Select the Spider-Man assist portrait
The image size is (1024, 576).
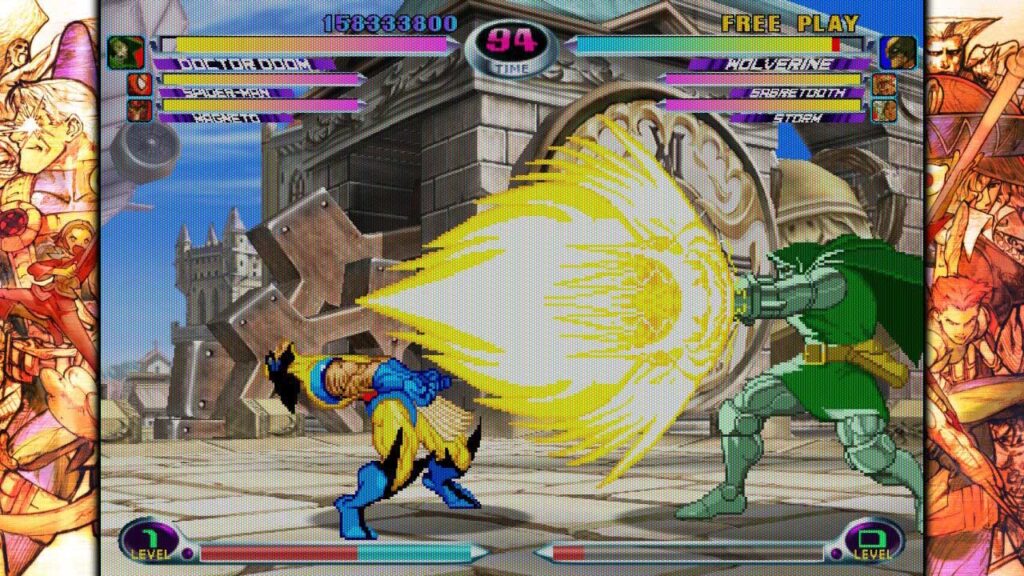139,84
